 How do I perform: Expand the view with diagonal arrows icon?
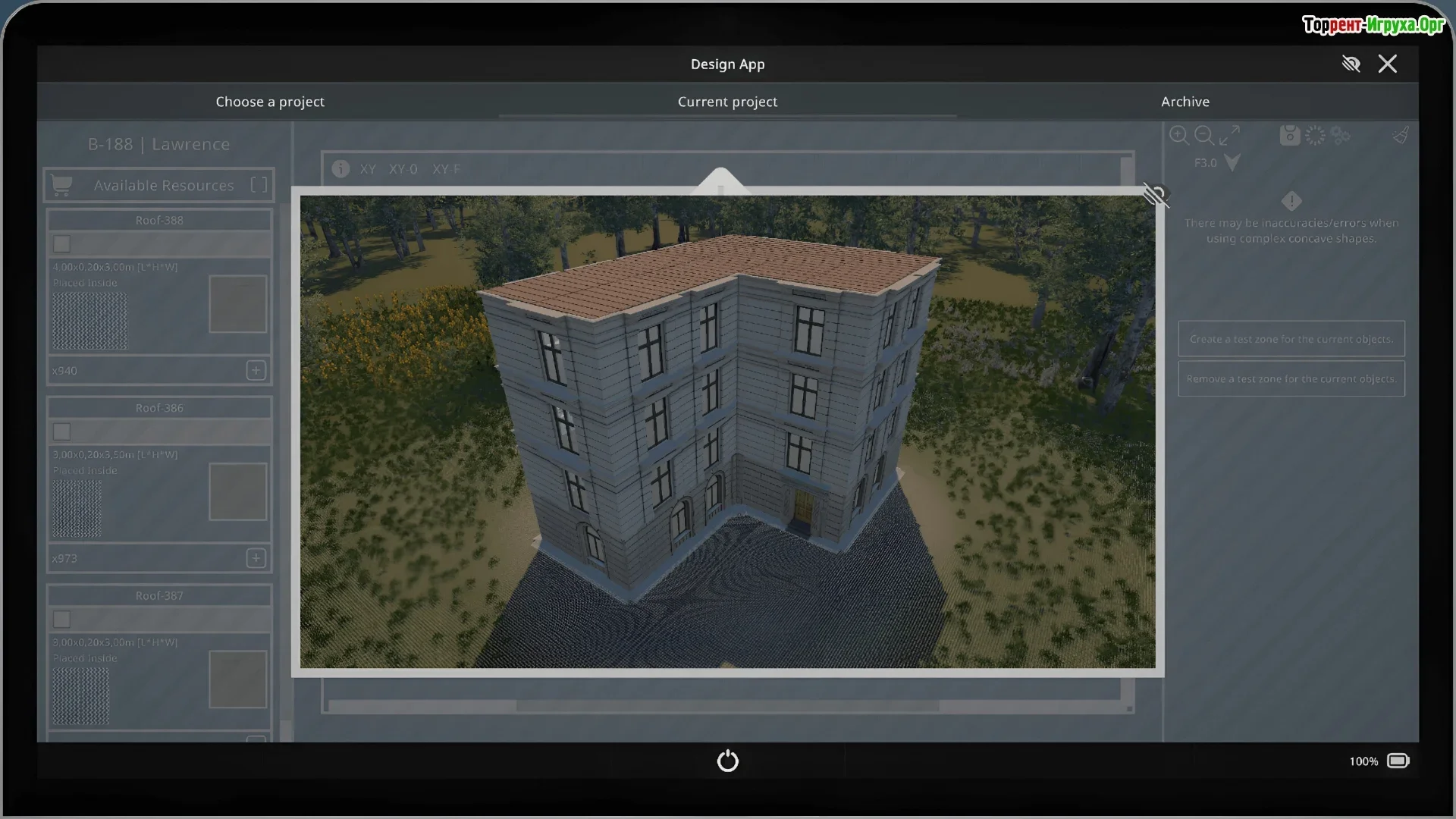pos(1229,136)
